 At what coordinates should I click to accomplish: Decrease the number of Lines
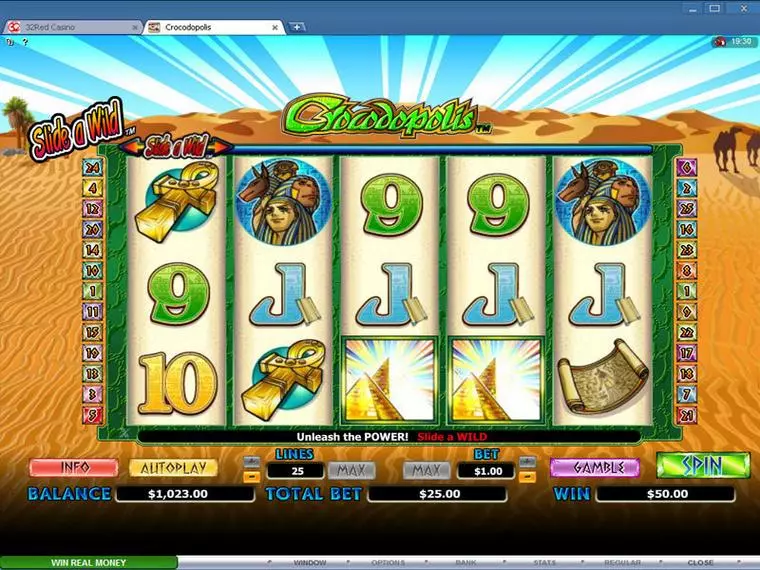pos(251,477)
